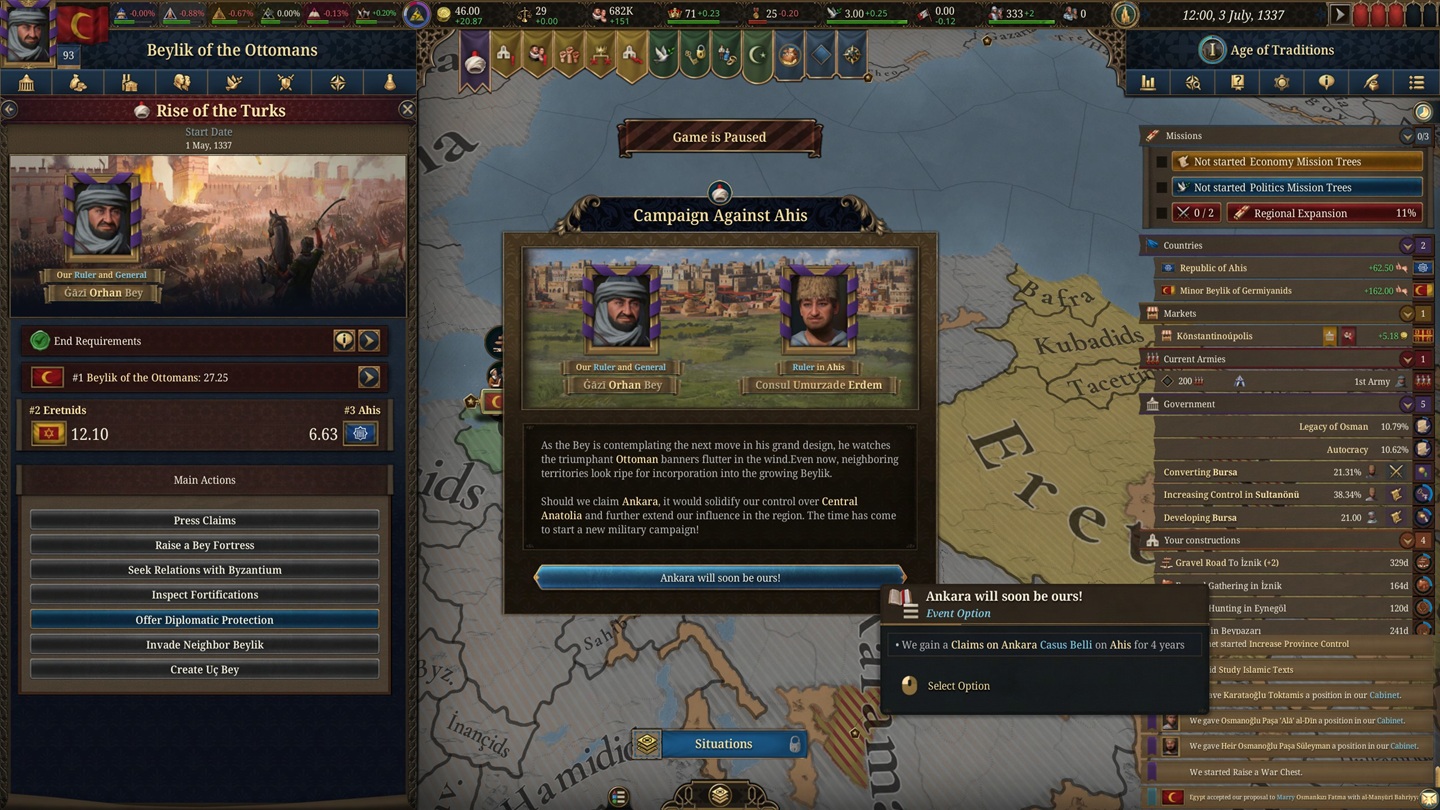Open game settings via gear icon
This screenshot has height=810, width=1440.
point(1281,82)
